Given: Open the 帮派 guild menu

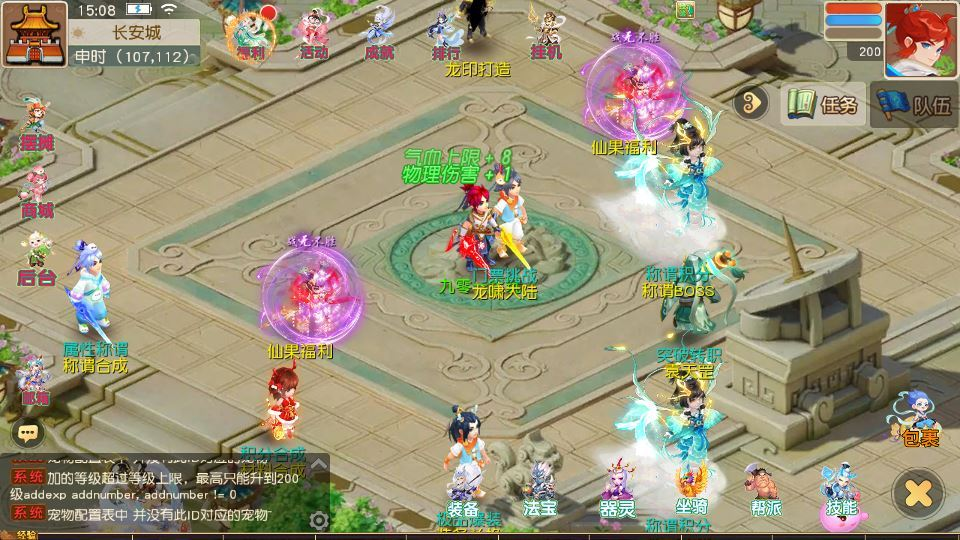Looking at the screenshot, I should pyautogui.click(x=764, y=490).
